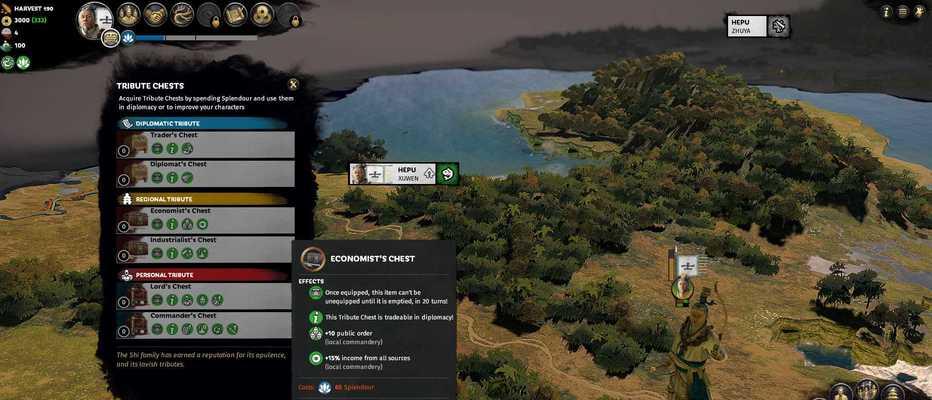Choose the Lord's Chest tribute

(x=206, y=295)
